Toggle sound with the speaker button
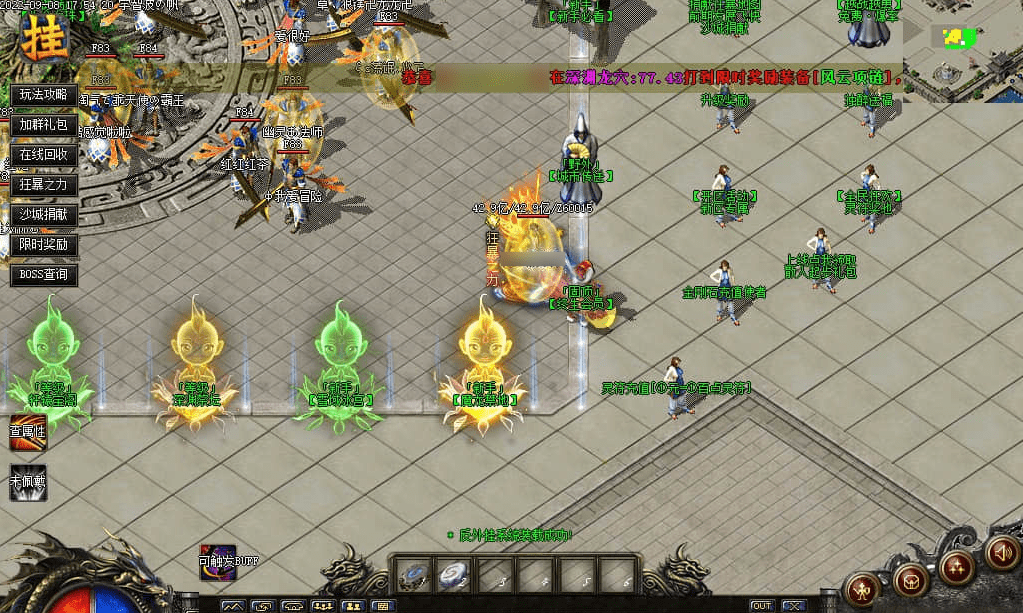This screenshot has height=613, width=1023. point(1001,551)
